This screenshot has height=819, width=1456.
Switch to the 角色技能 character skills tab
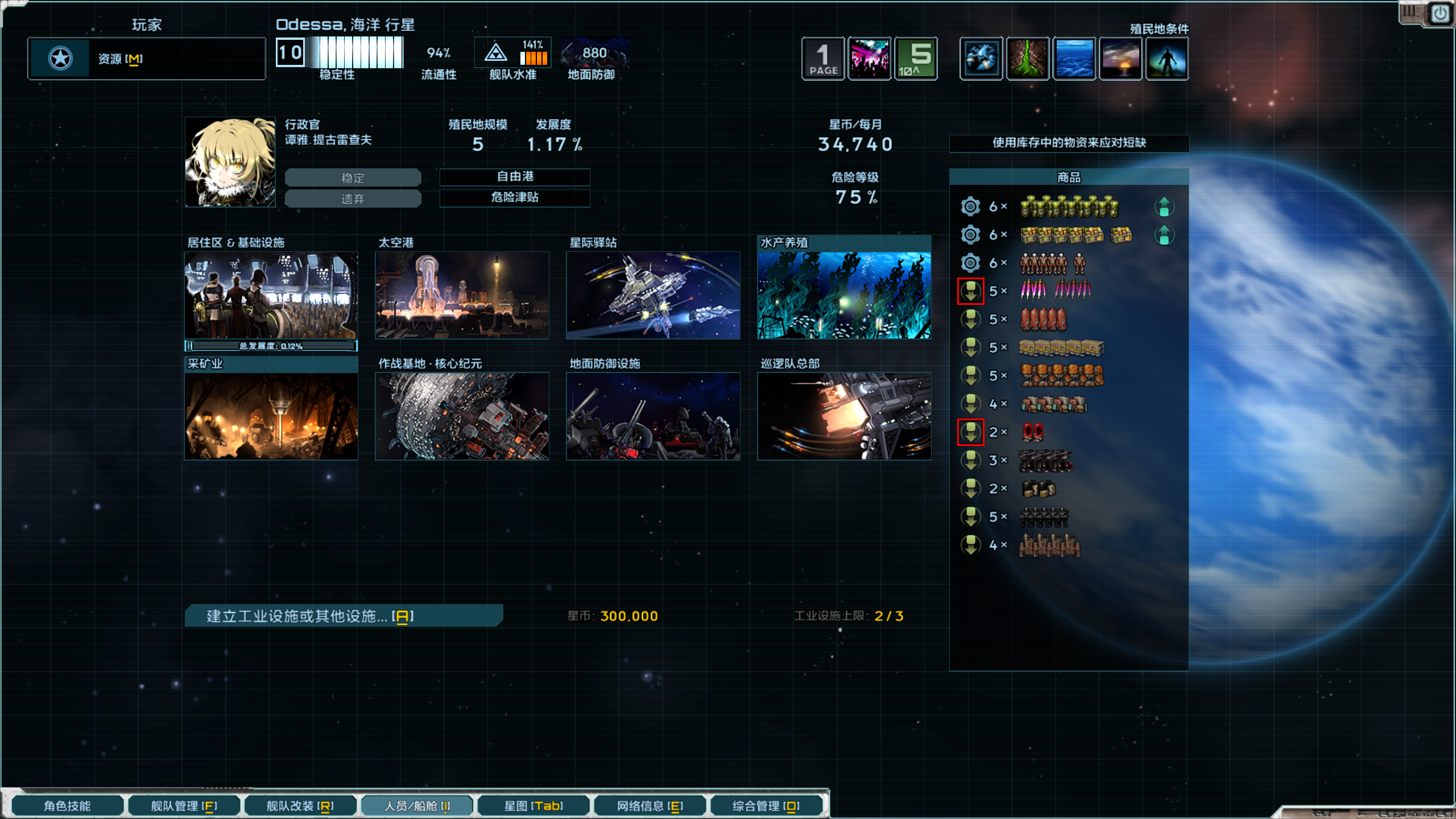[67, 806]
